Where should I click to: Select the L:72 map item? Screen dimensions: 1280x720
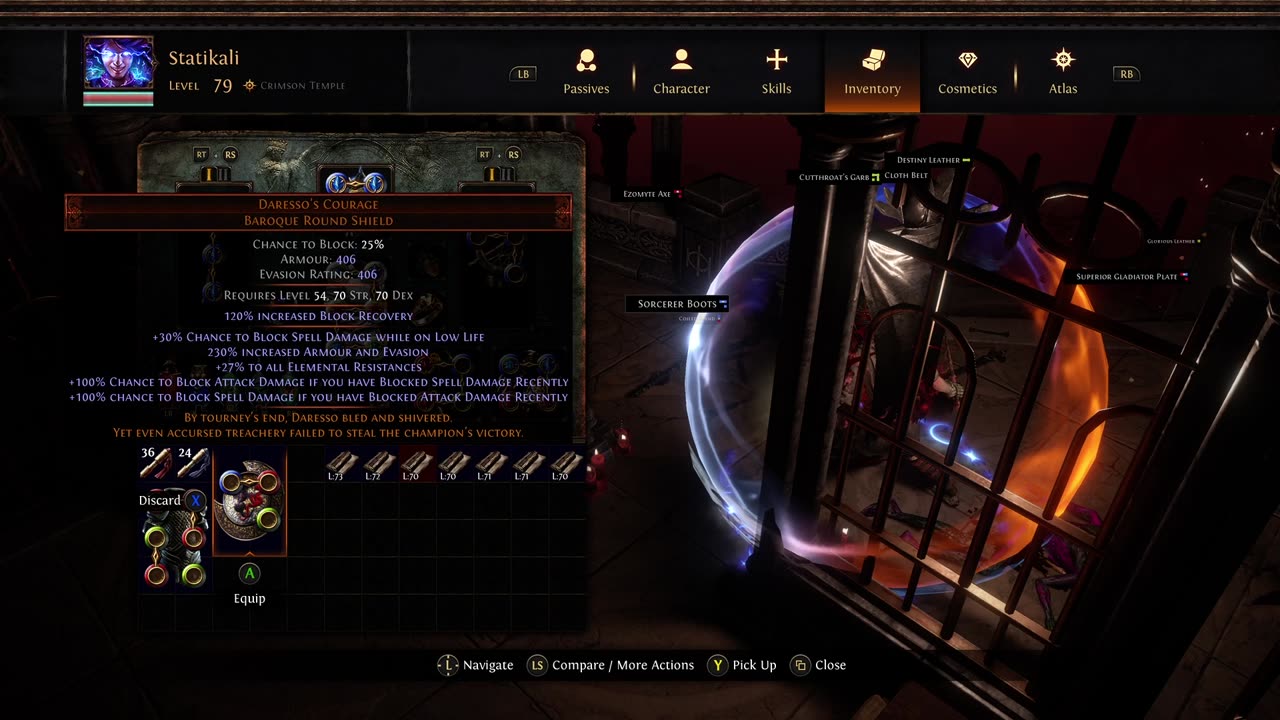point(380,465)
